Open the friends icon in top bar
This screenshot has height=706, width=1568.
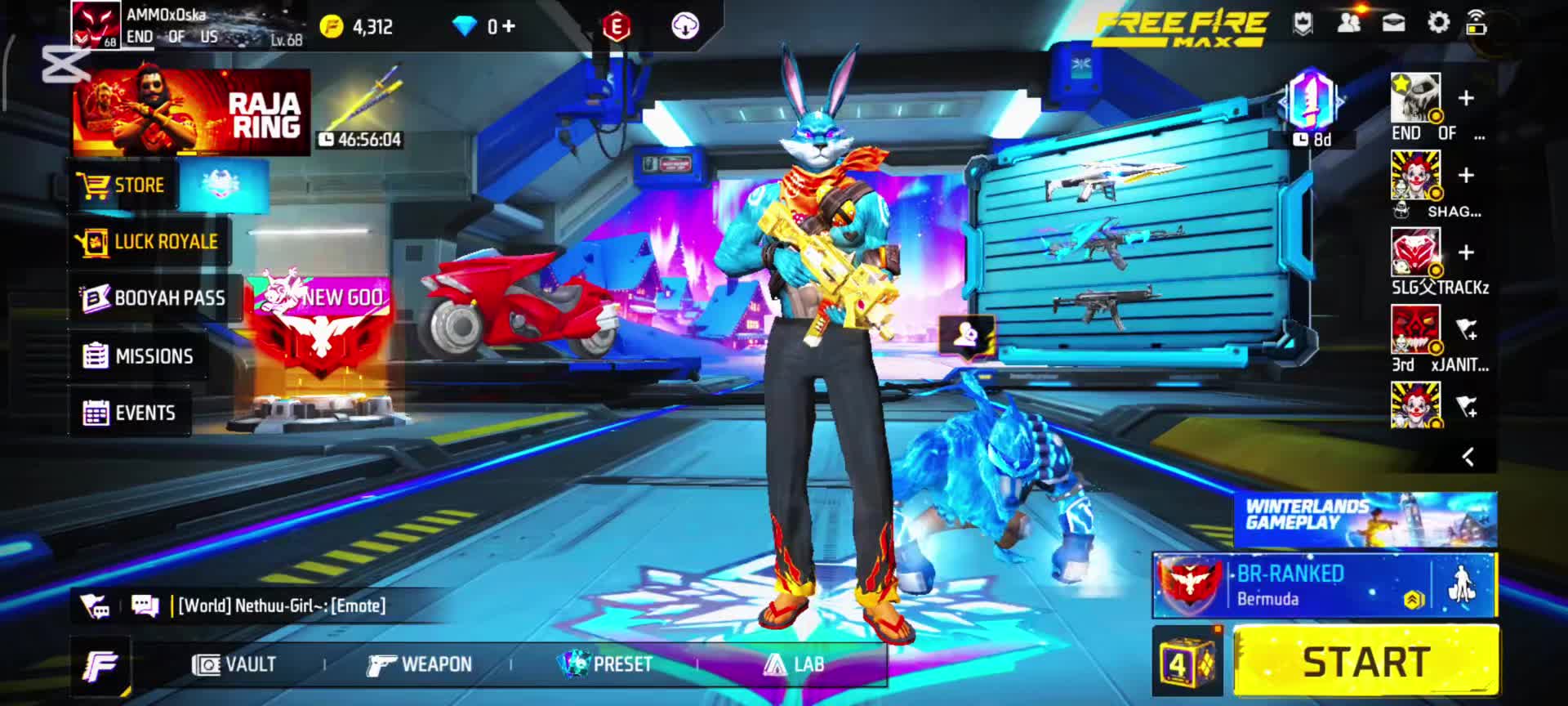[1348, 24]
